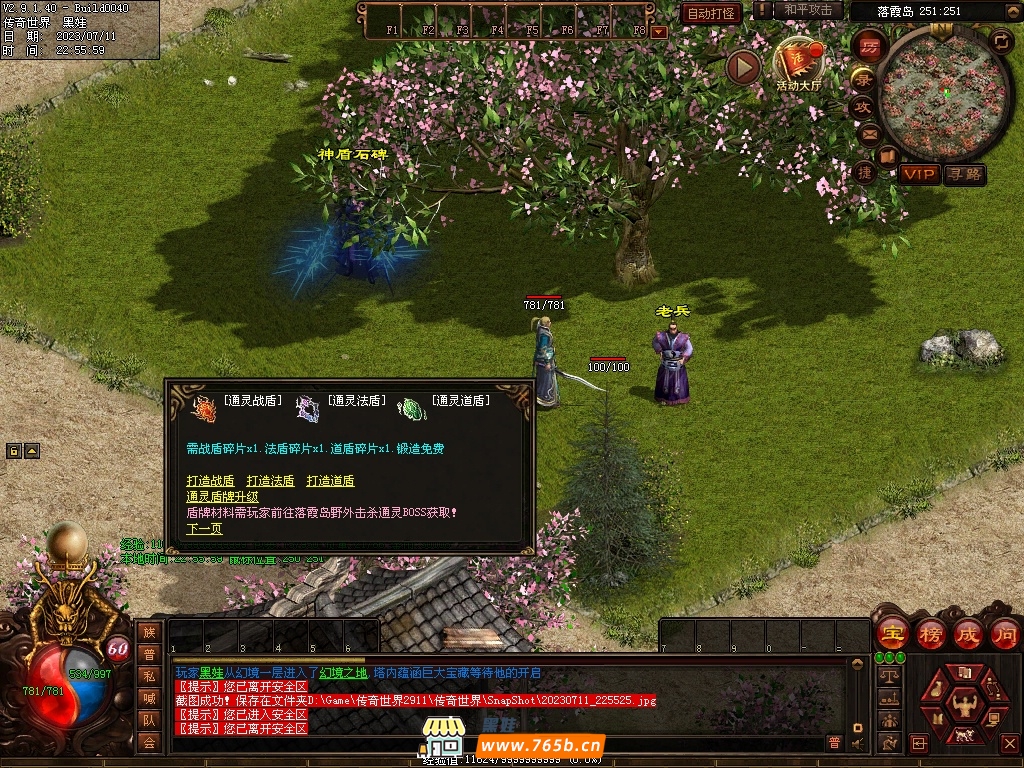Open the mail envelope icon
Viewport: 1024px width, 768px height.
tap(867, 133)
